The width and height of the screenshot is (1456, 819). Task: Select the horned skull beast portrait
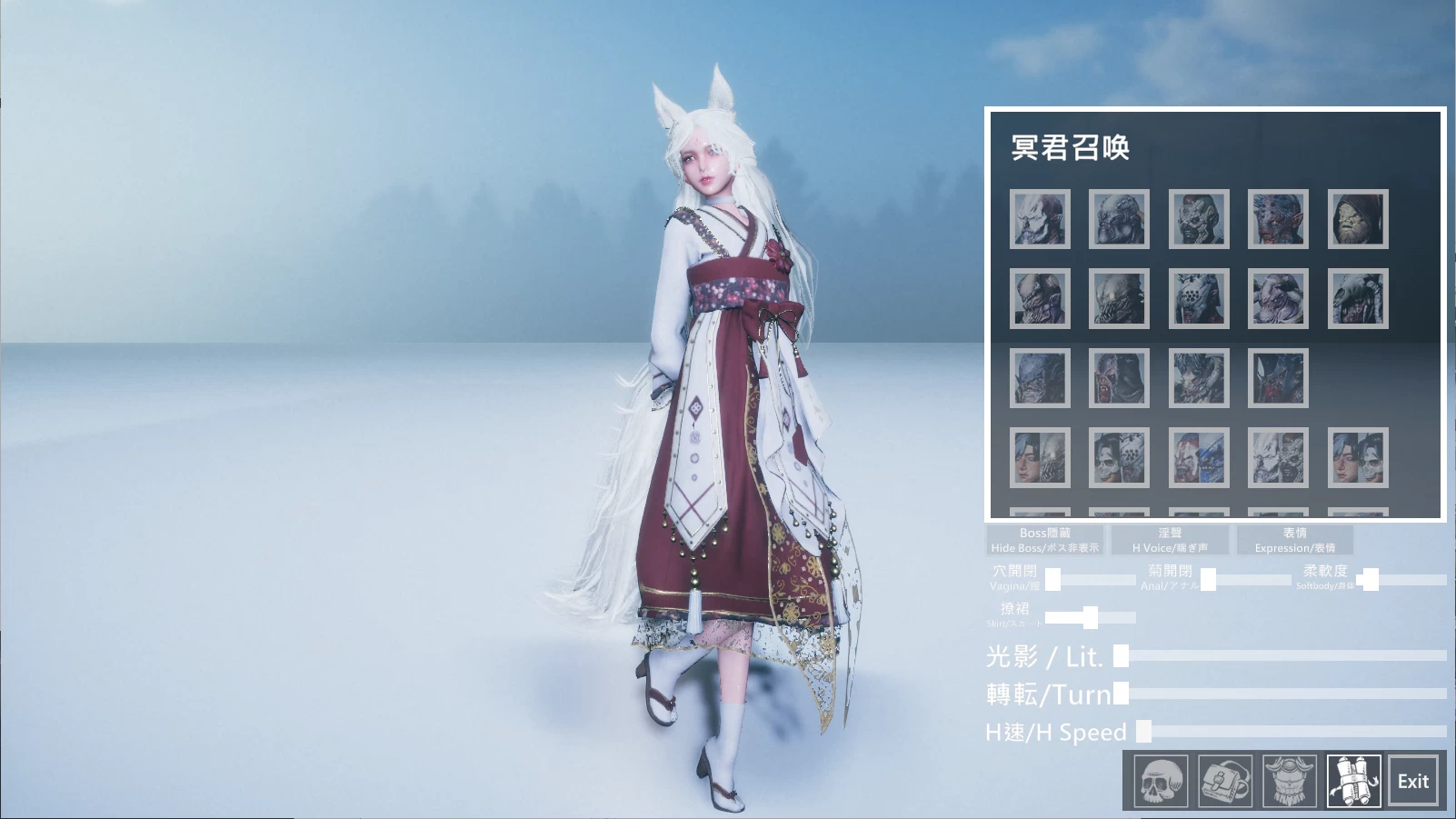coord(1357,298)
